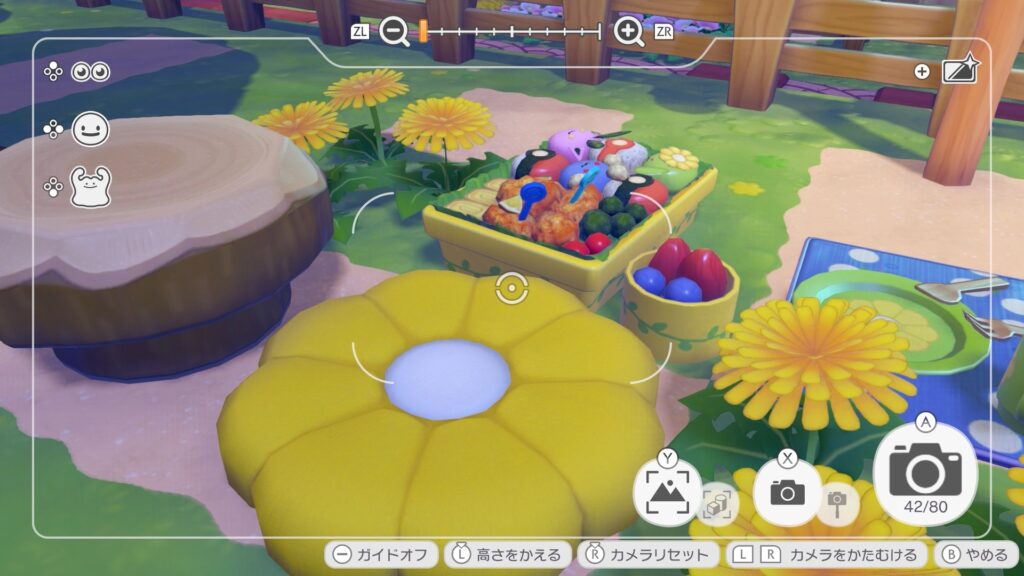Zoom out using the minus magnifier
The width and height of the screenshot is (1024, 576).
[395, 32]
